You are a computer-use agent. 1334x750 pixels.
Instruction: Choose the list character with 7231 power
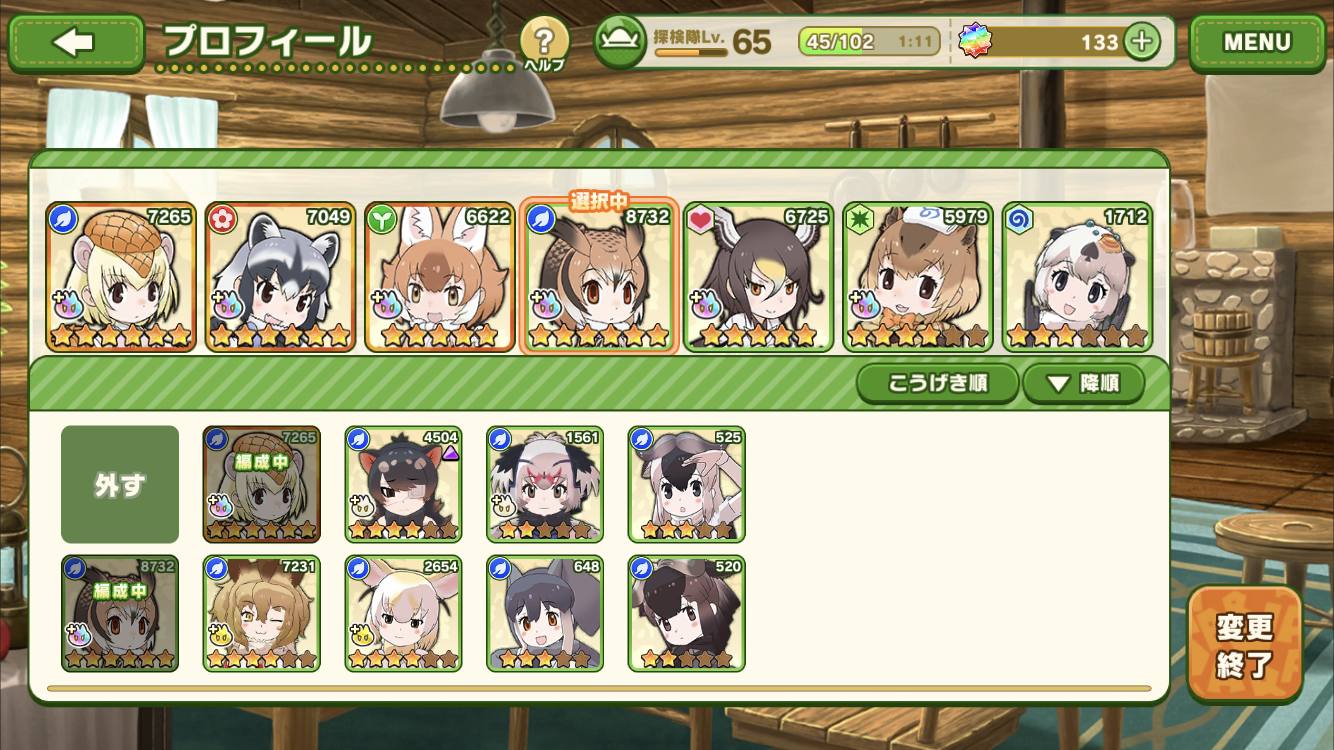261,613
